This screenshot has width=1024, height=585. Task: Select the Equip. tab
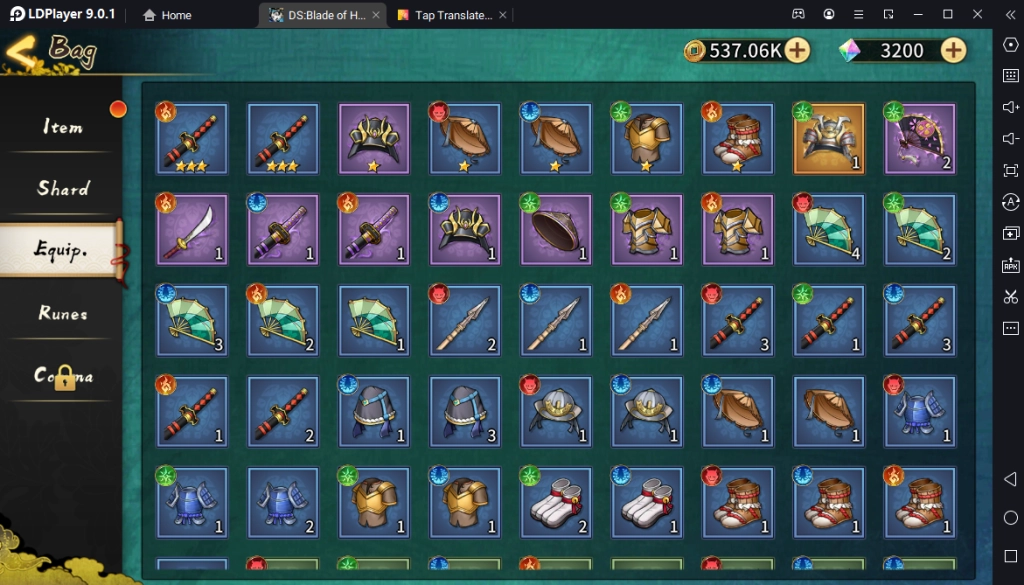[62, 250]
